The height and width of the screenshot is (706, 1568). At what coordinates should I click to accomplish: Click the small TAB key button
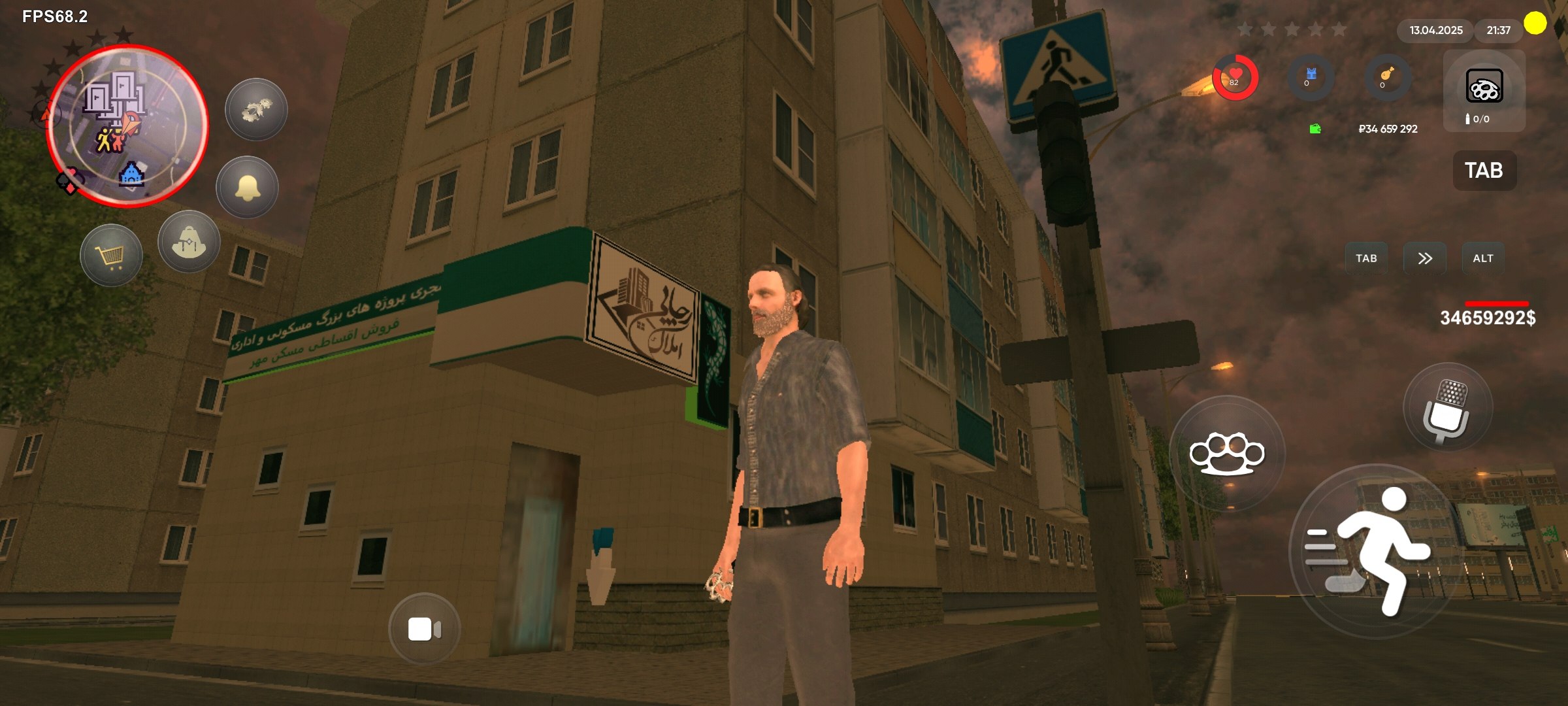click(x=1366, y=258)
